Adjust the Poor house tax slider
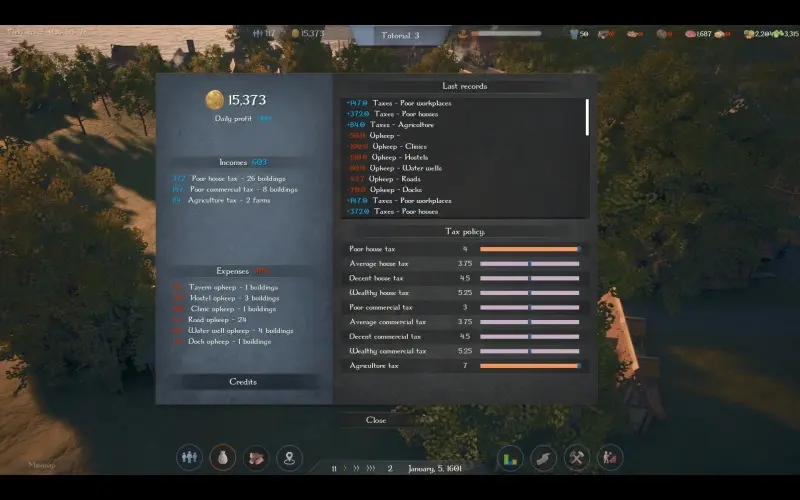The height and width of the screenshot is (500, 800). pos(529,249)
